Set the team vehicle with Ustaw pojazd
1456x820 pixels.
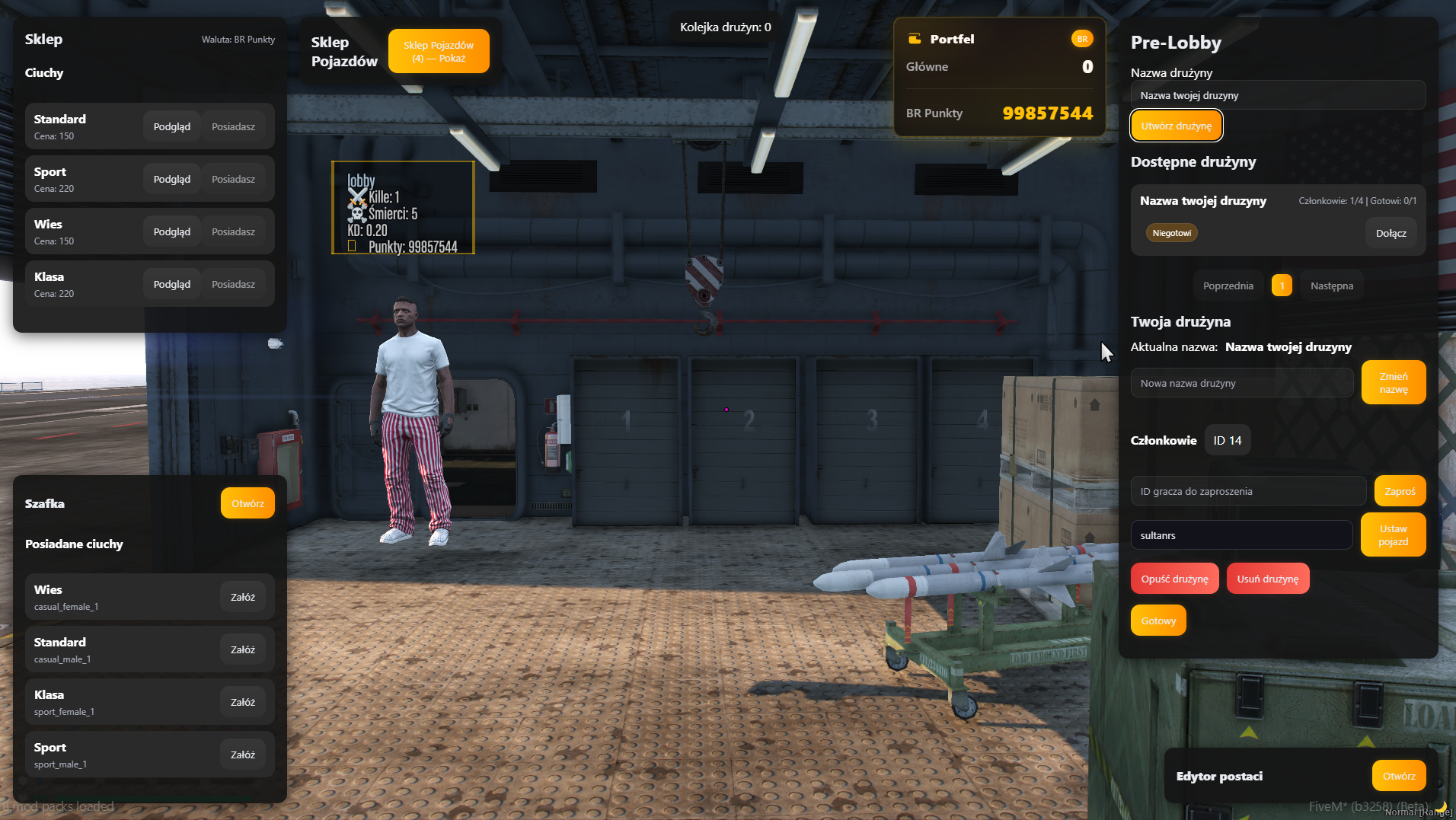tap(1393, 535)
